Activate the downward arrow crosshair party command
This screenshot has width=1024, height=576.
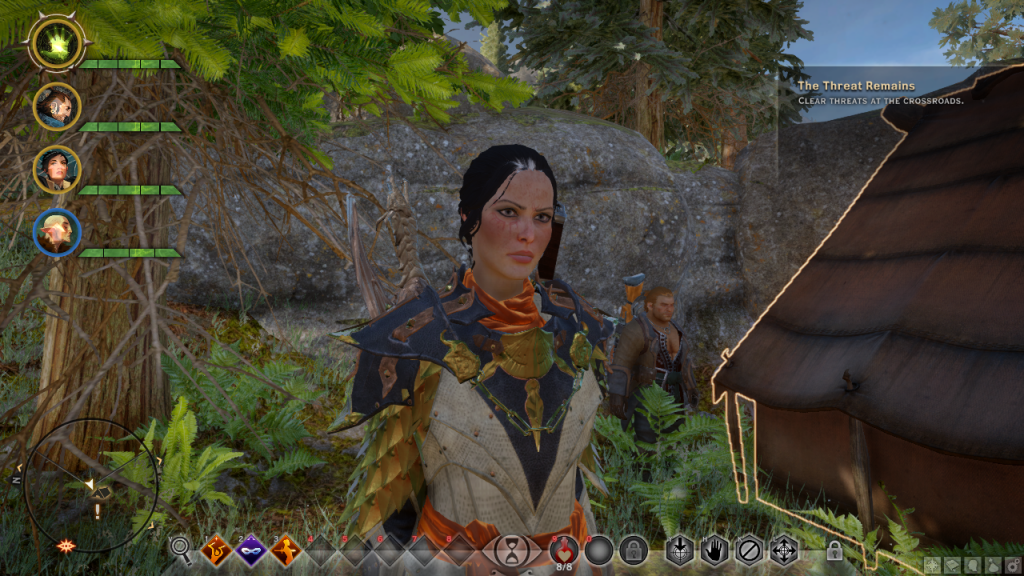coord(680,549)
